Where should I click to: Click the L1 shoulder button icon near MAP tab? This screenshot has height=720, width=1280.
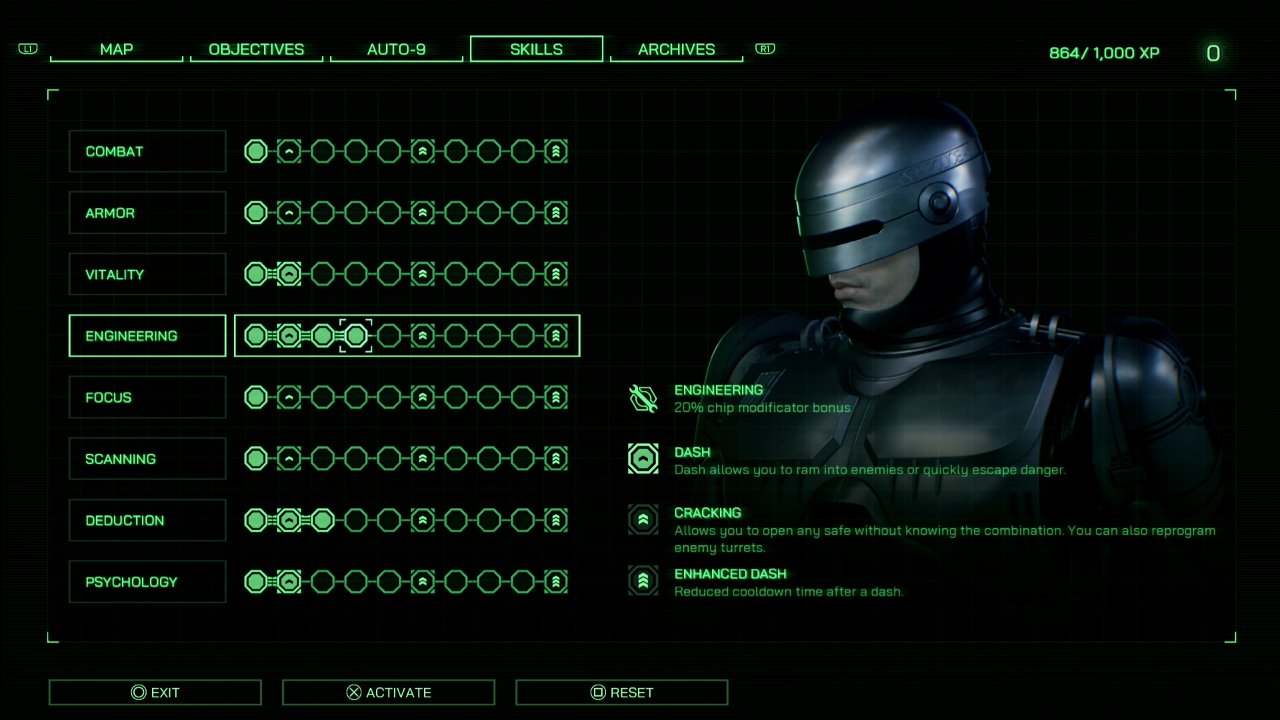click(28, 48)
